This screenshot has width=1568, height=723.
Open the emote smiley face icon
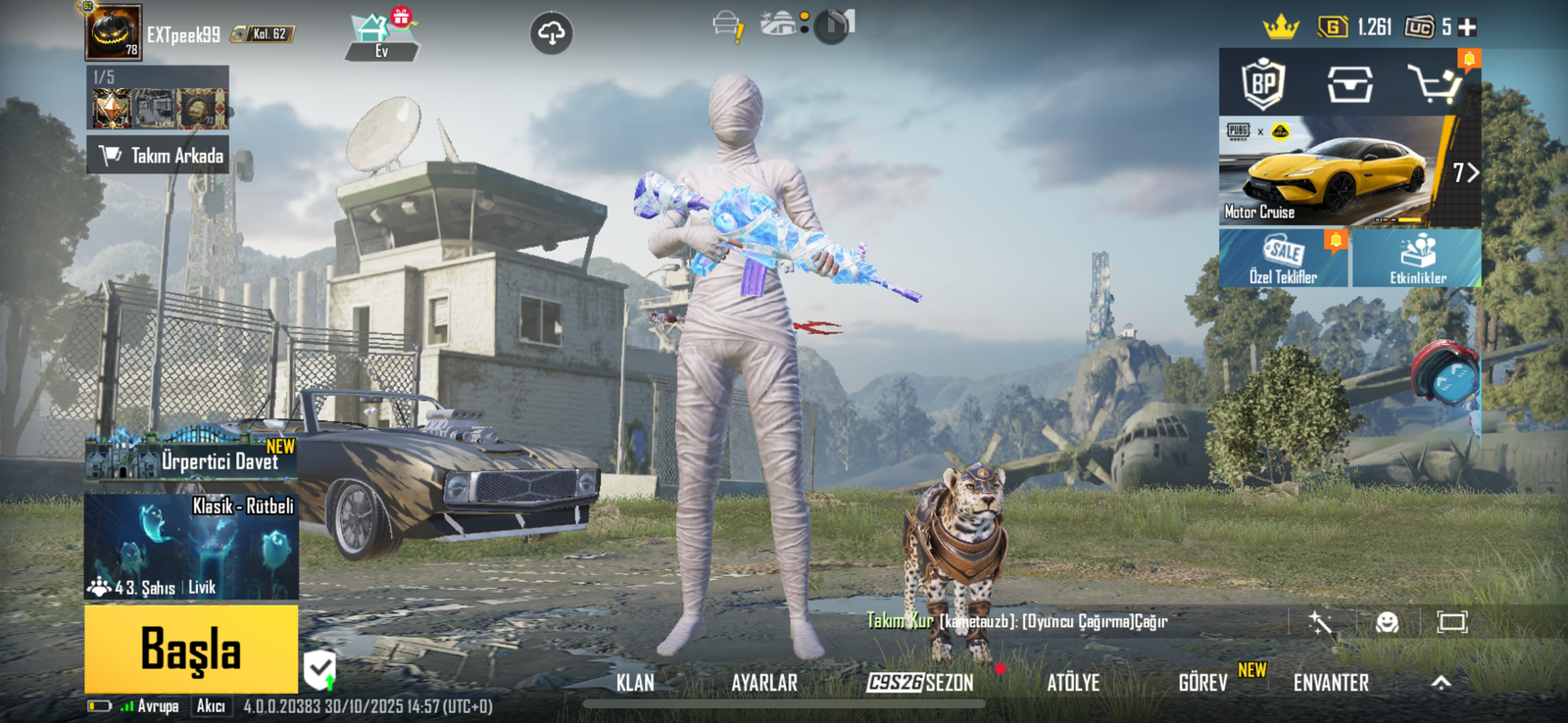click(x=1387, y=622)
